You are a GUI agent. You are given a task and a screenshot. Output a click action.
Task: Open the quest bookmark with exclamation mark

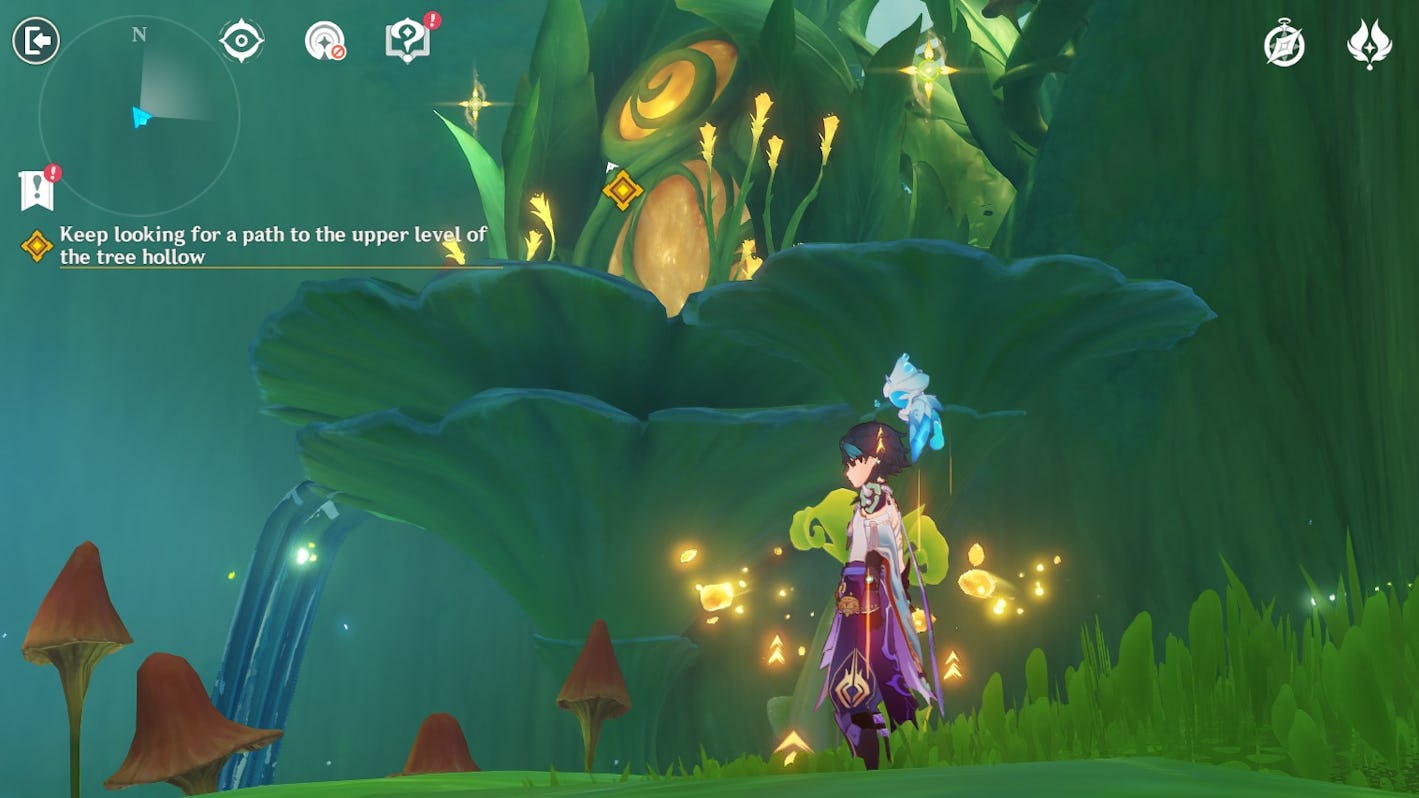click(x=36, y=190)
